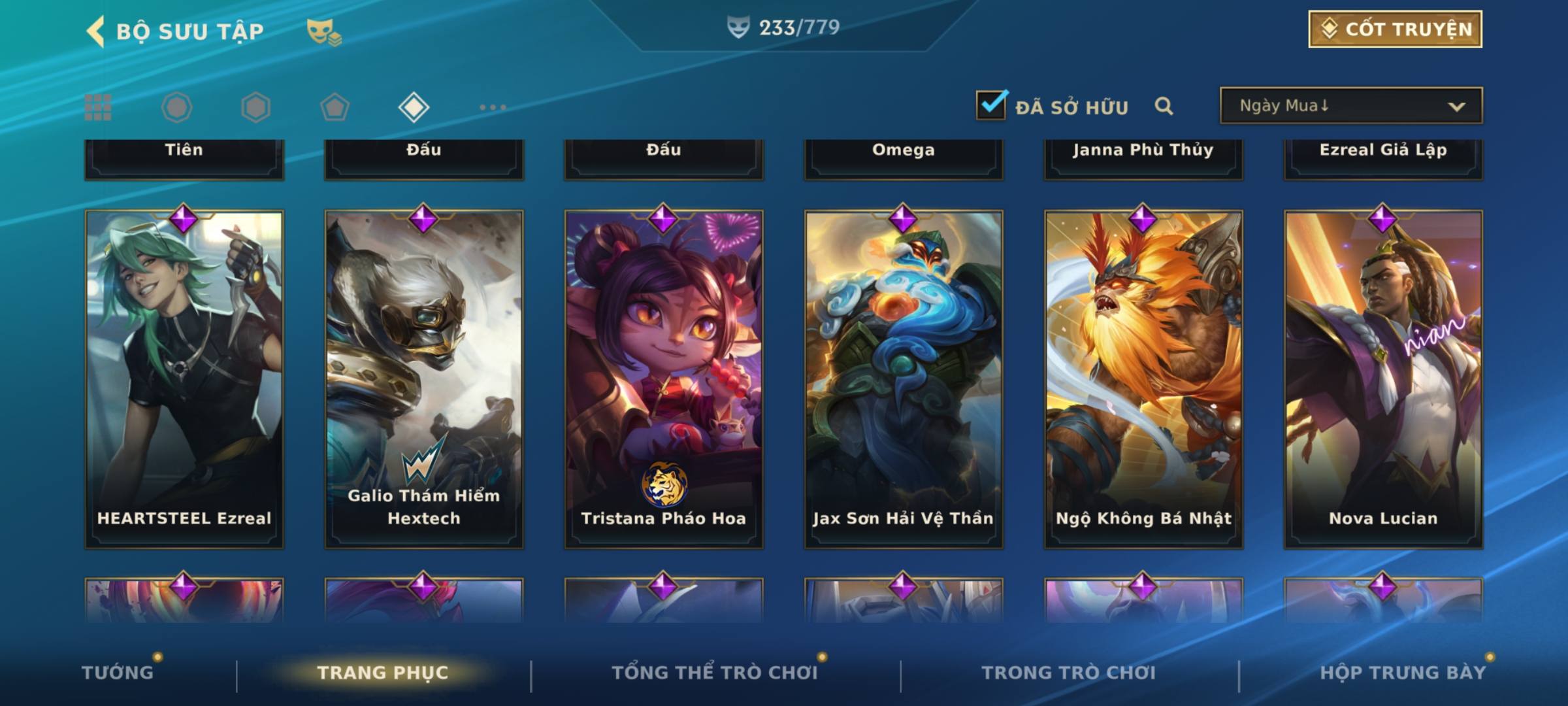1568x706 pixels.
Task: Open the Hộp Trưng Bày tab
Action: [1403, 672]
